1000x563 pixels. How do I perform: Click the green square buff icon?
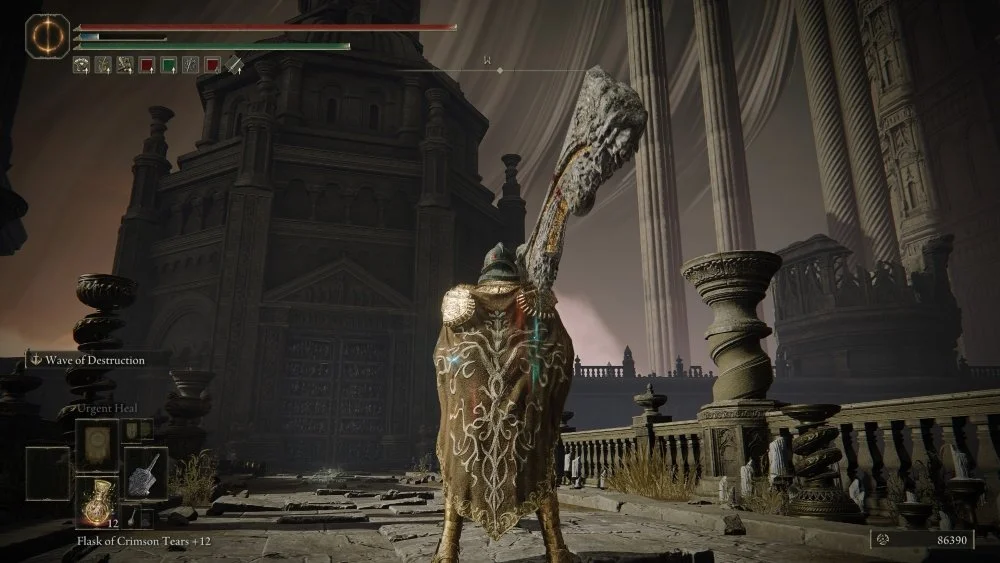(169, 65)
